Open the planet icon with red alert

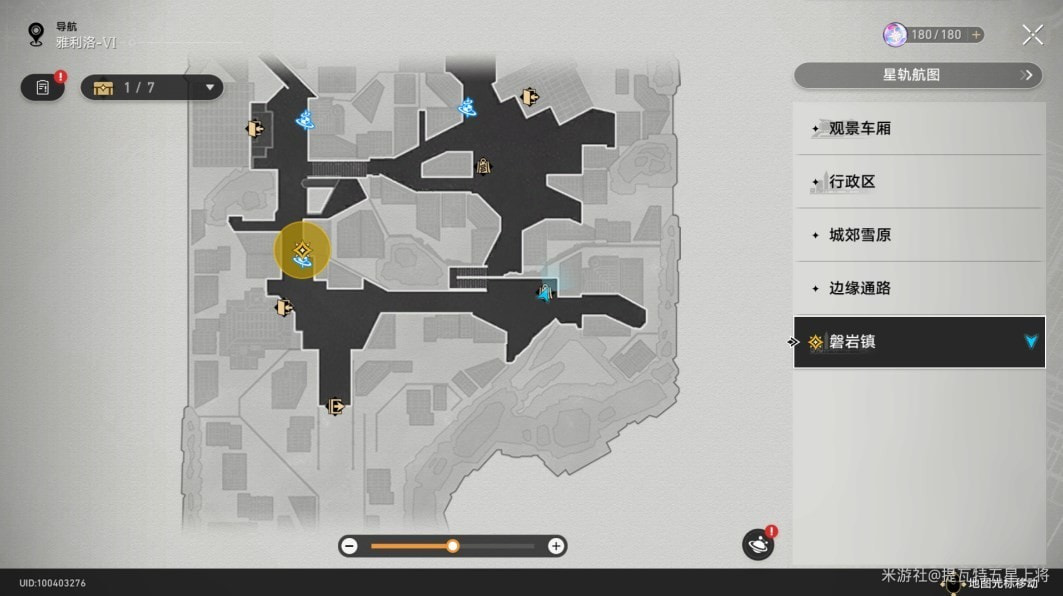[758, 544]
